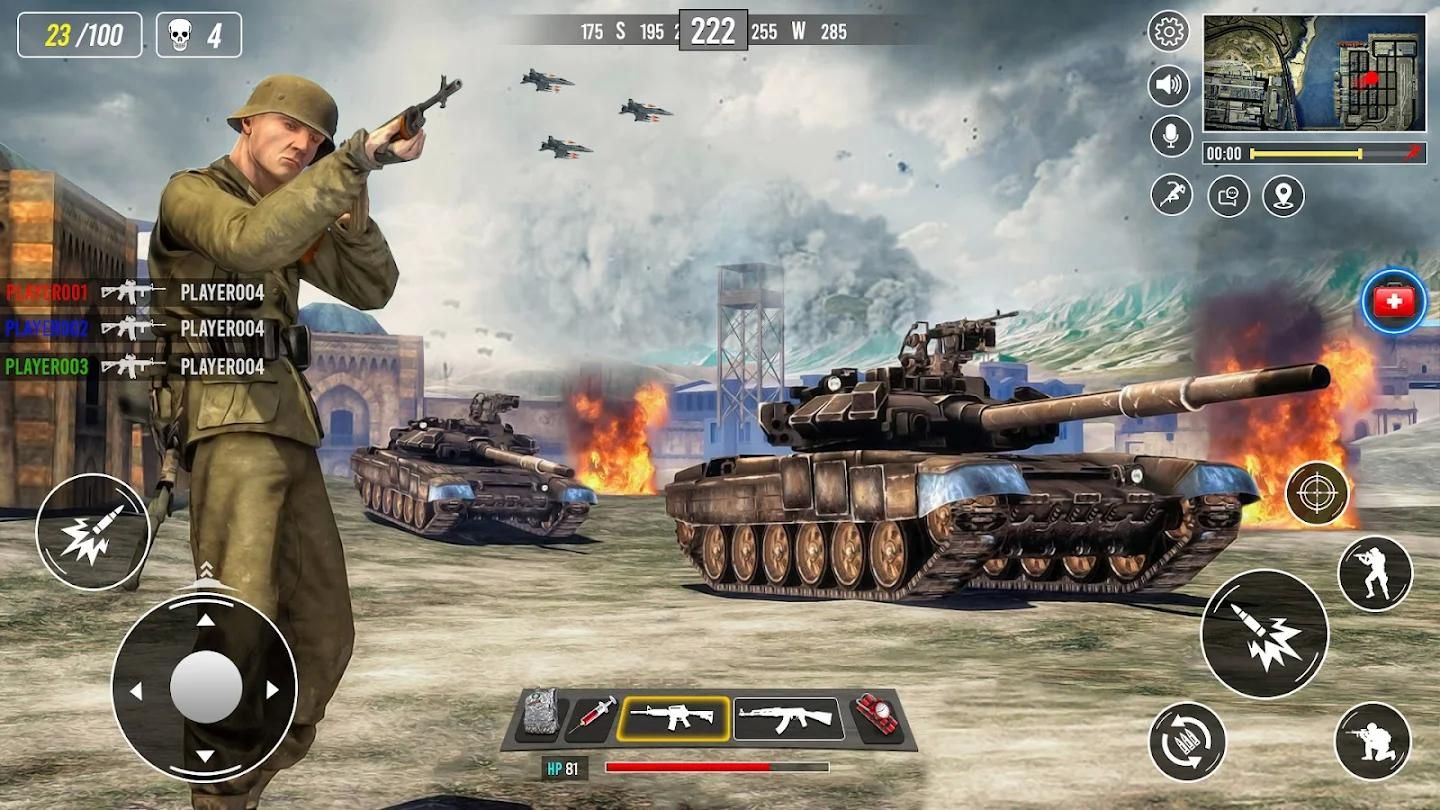Tap the location pin marker button
This screenshot has height=810, width=1440.
tap(1283, 195)
